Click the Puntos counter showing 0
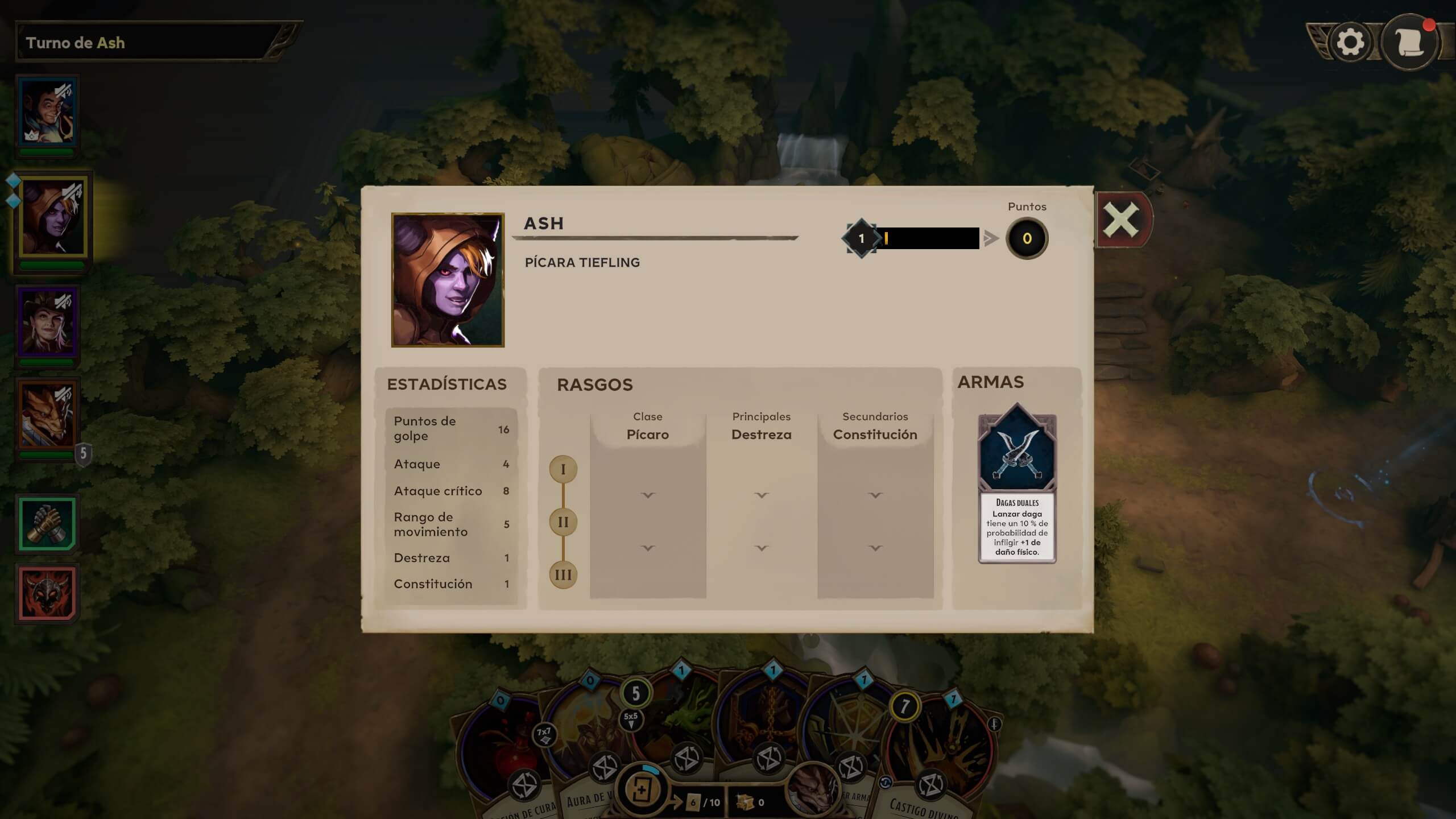Image resolution: width=1456 pixels, height=819 pixels. tap(1026, 239)
